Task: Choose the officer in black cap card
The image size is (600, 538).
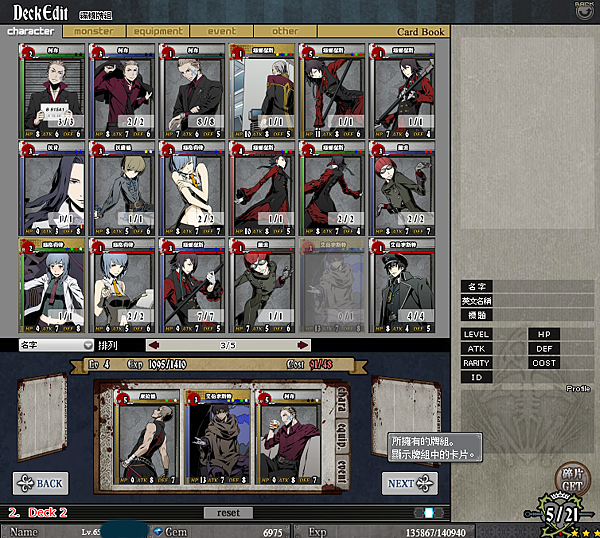Action: [404, 285]
